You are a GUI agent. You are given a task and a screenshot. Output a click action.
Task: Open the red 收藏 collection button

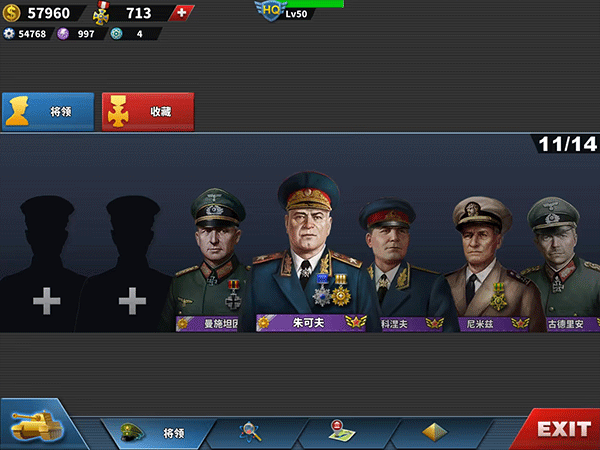(x=148, y=112)
